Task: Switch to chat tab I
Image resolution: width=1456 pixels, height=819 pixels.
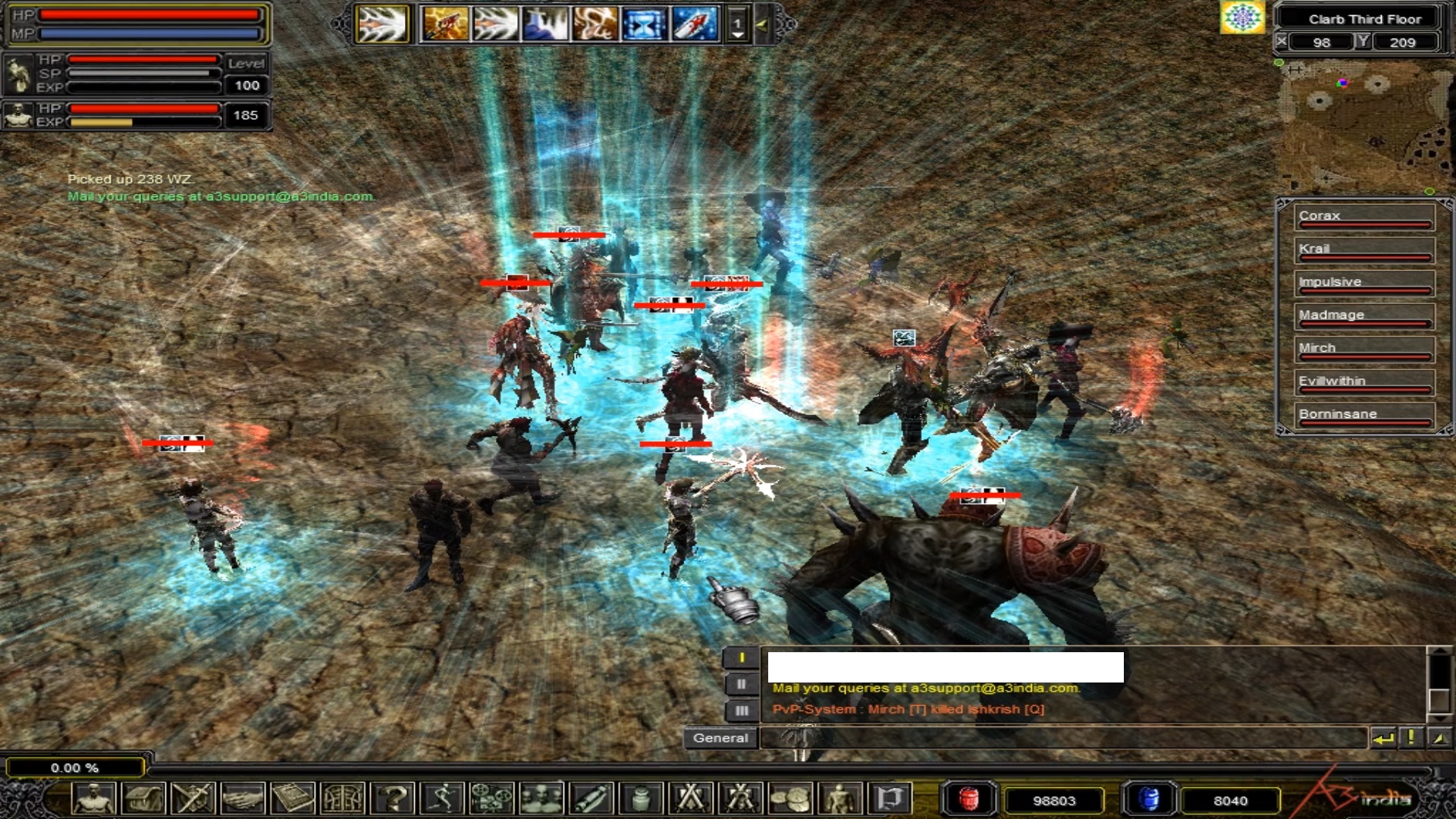Action: pyautogui.click(x=742, y=658)
